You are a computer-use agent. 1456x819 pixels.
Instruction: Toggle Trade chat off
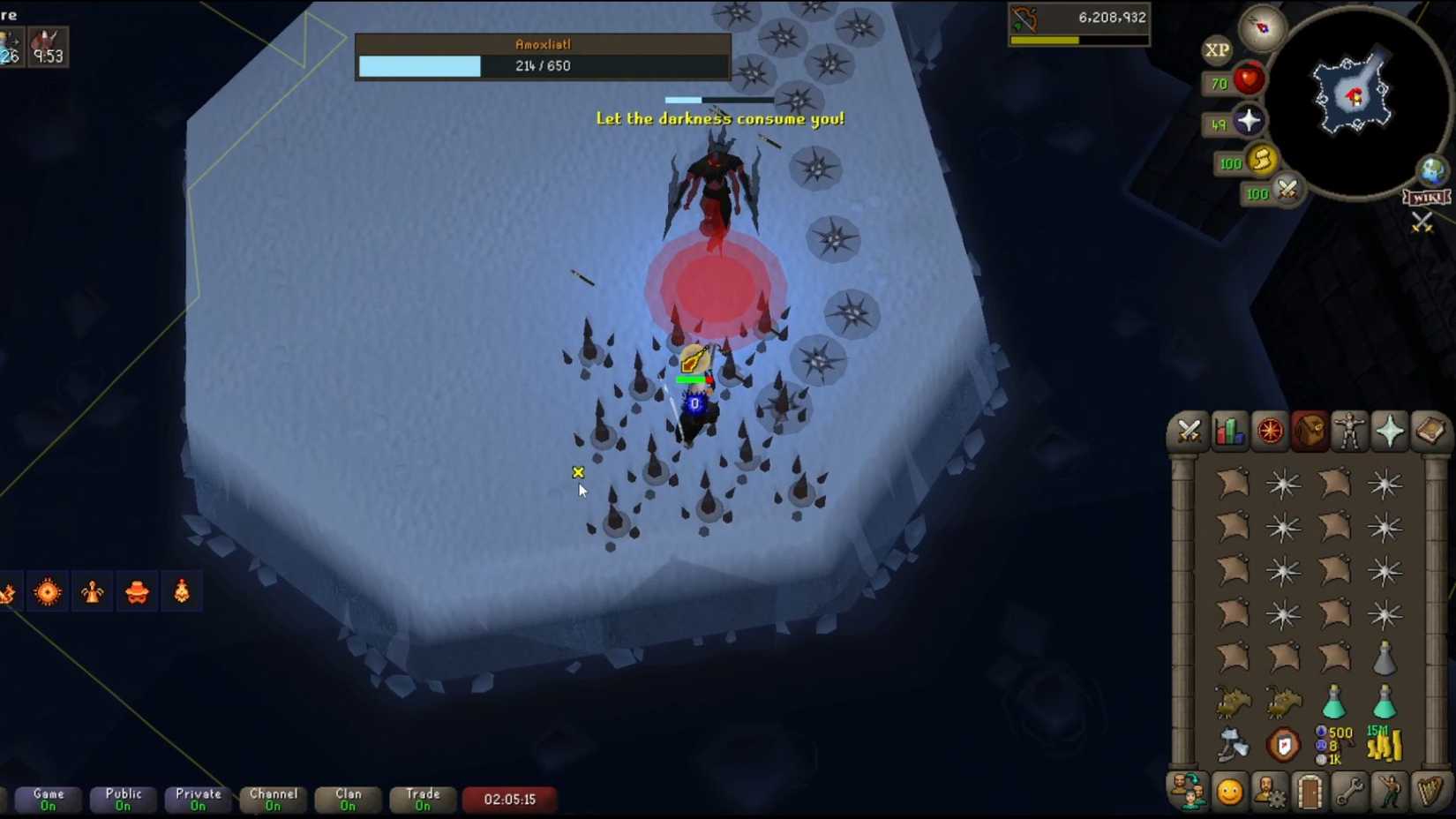tap(422, 800)
